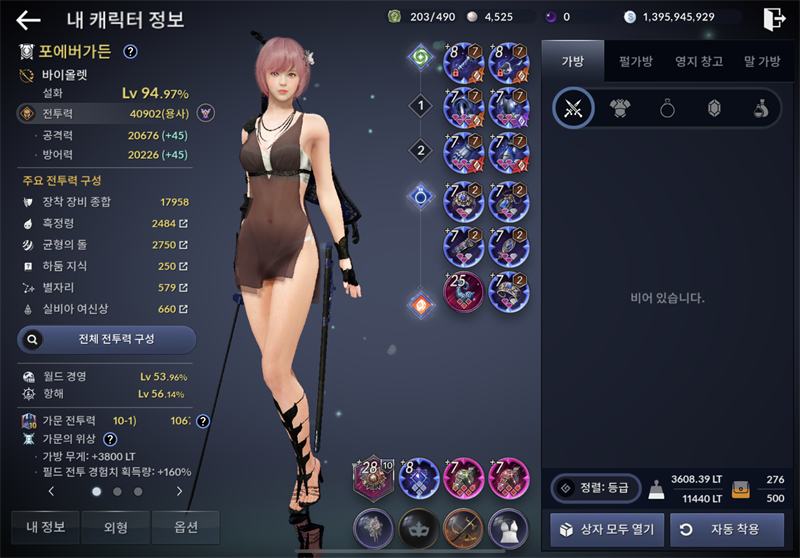
Task: Select the 말 가방 tab
Action: pos(762,61)
